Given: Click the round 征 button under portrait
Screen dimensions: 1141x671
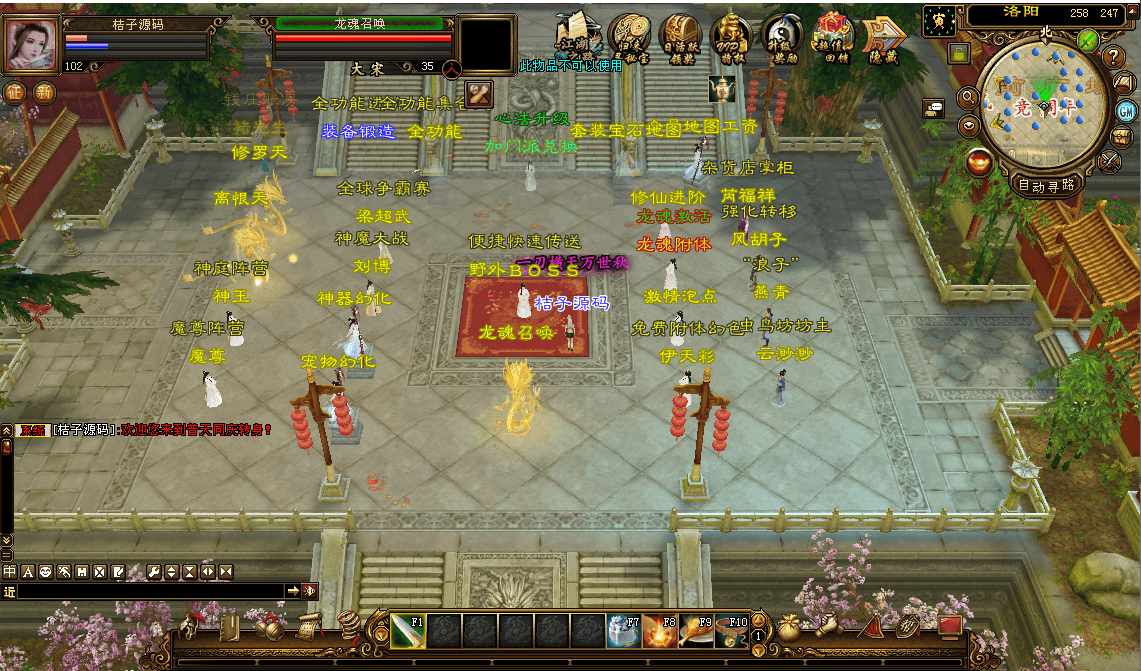Looking at the screenshot, I should pos(16,92).
